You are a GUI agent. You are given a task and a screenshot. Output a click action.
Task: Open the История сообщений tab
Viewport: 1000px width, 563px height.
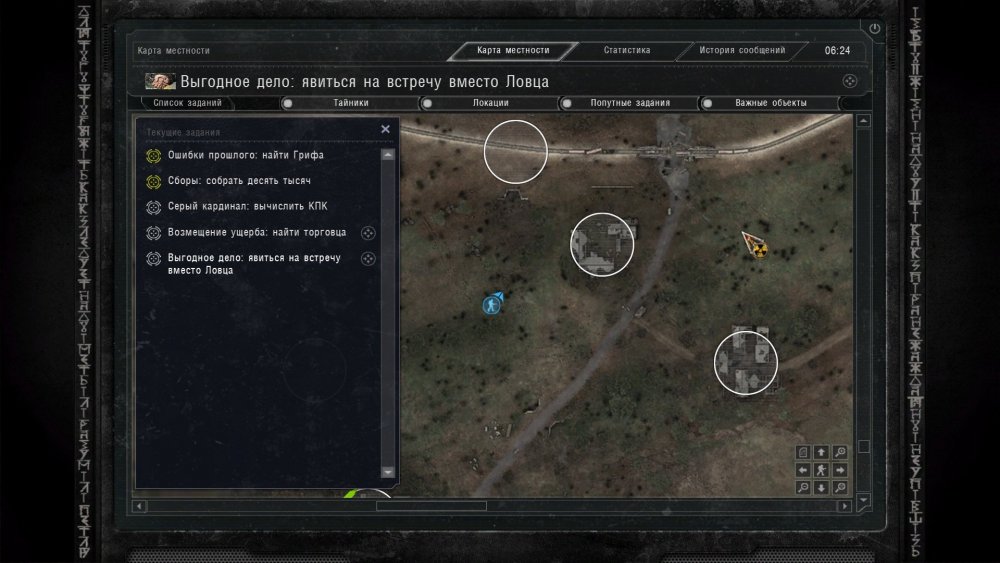[742, 50]
